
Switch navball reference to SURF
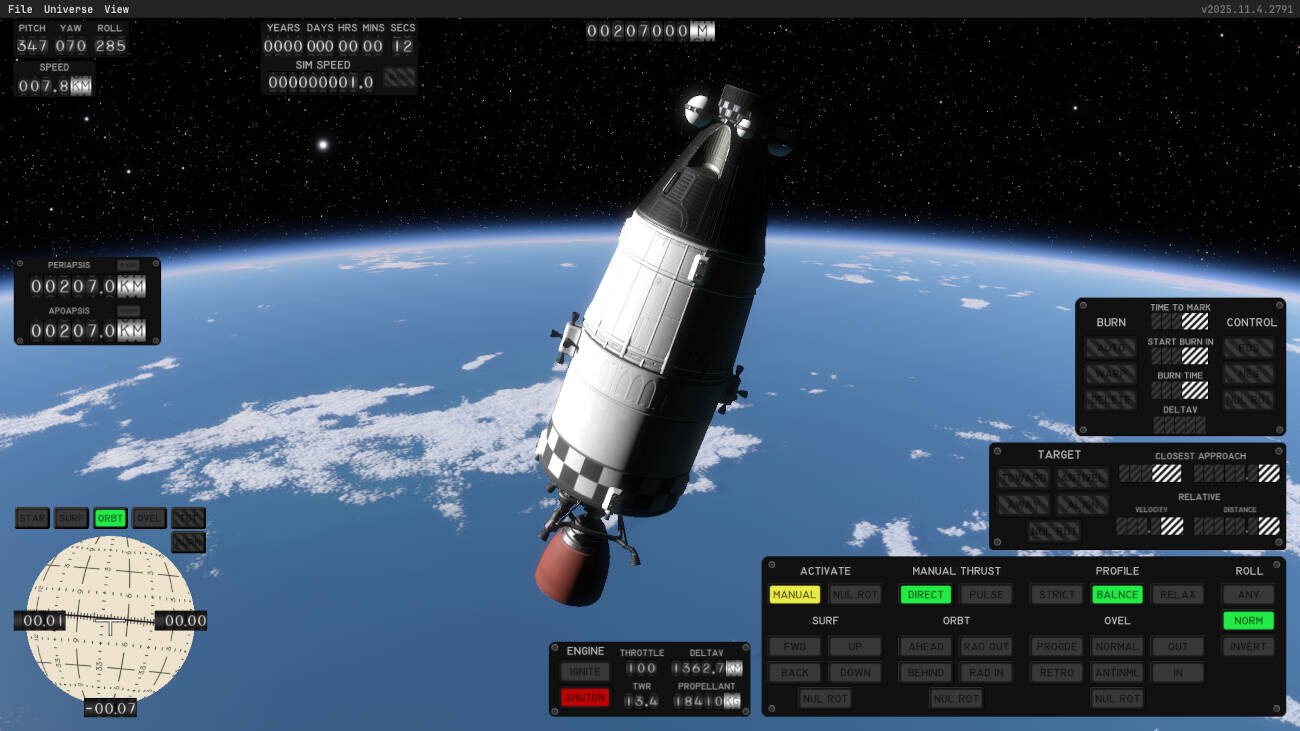click(71, 518)
